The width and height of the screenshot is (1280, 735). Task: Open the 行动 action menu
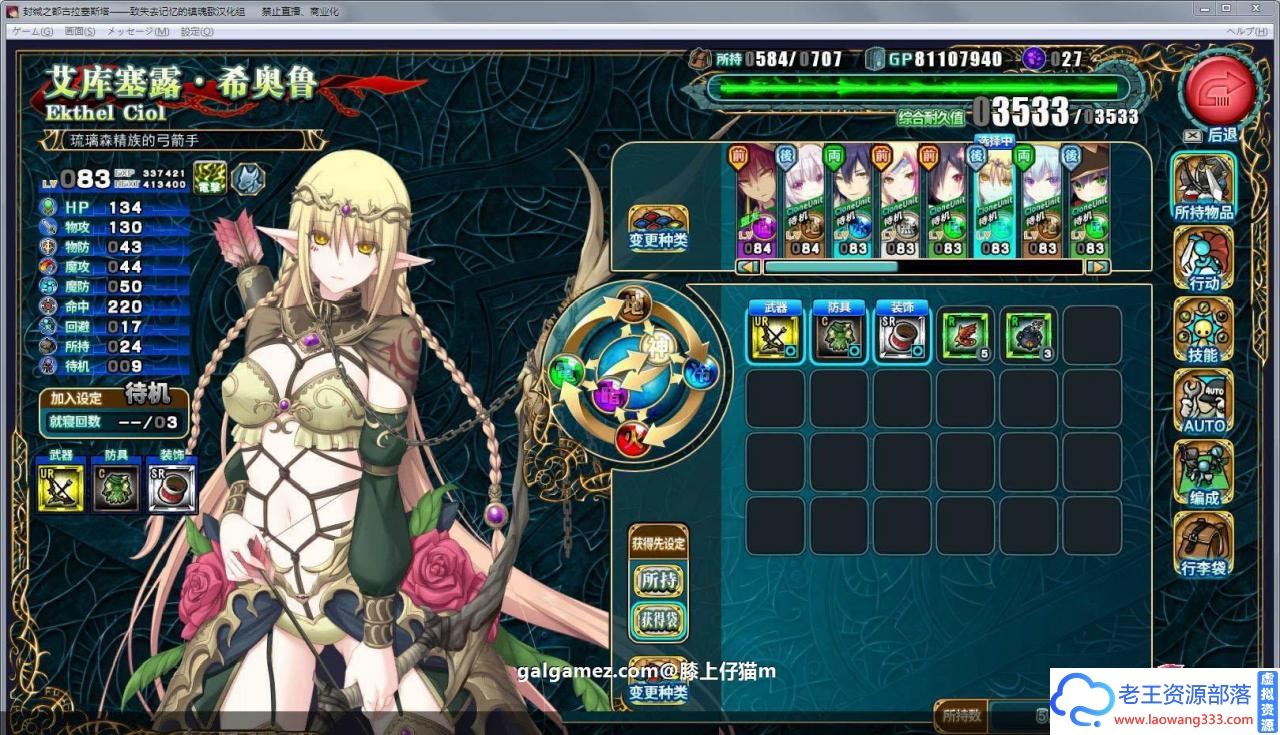click(1203, 259)
